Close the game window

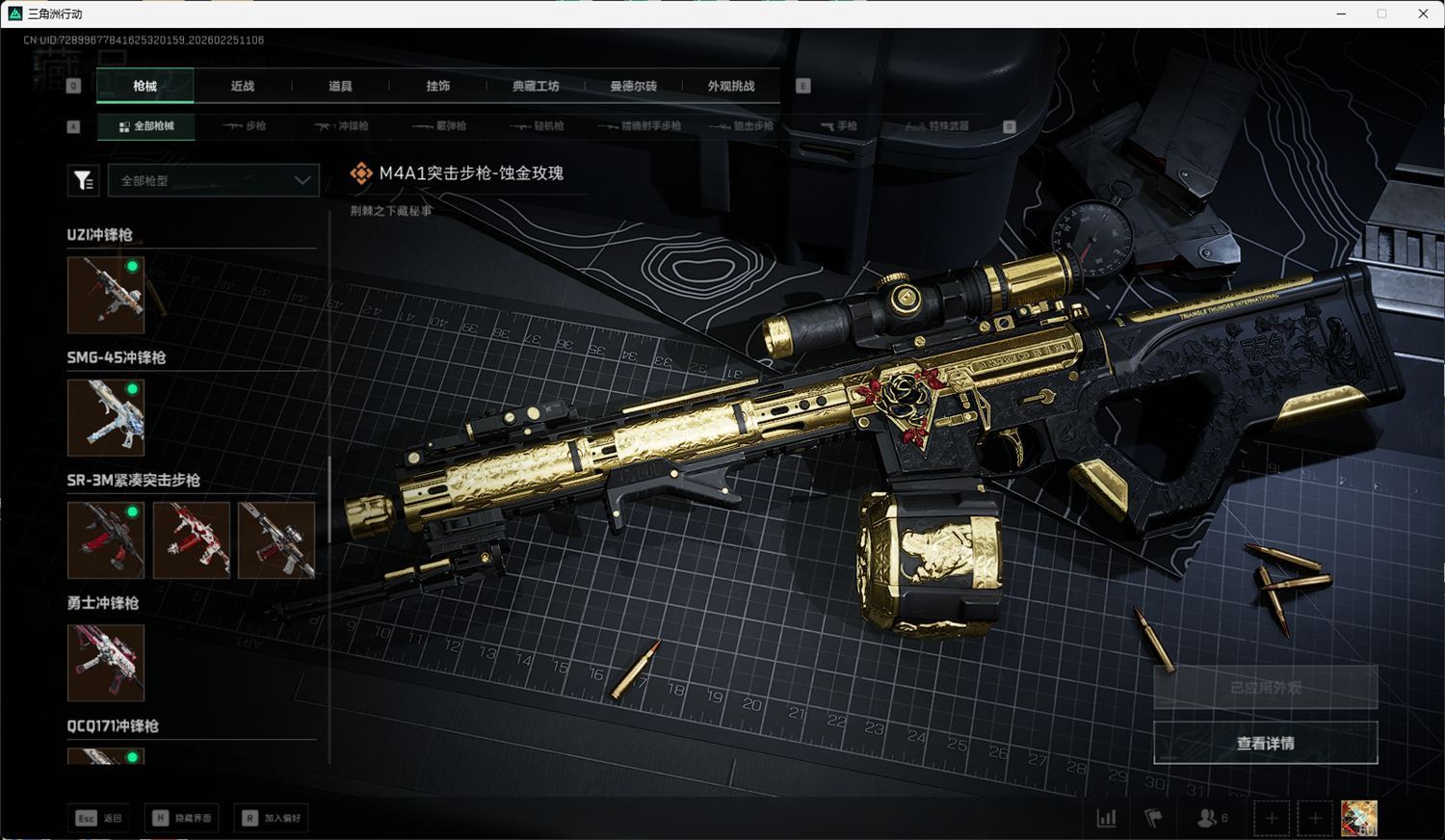click(x=1423, y=13)
